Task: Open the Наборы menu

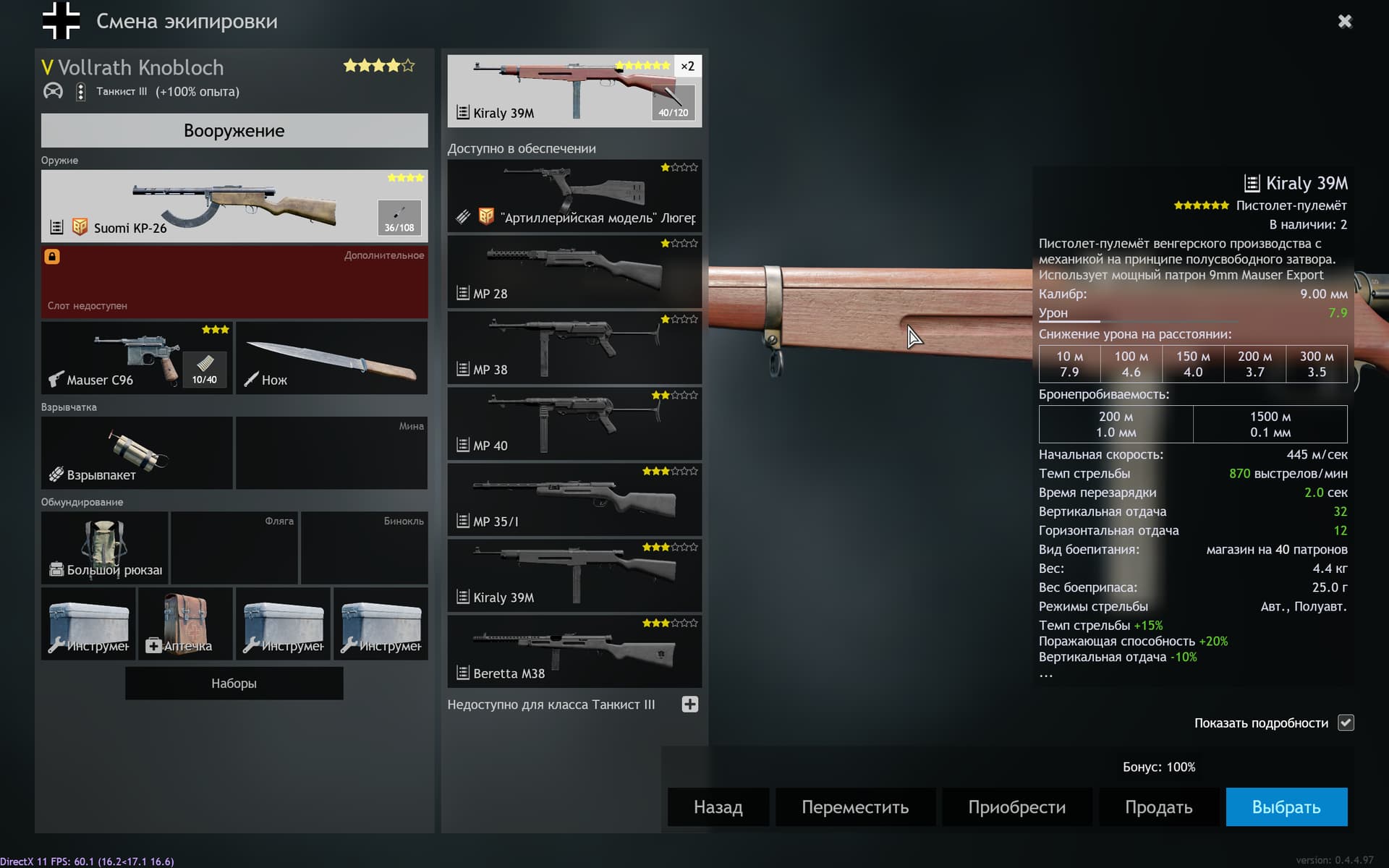Action: coord(234,682)
